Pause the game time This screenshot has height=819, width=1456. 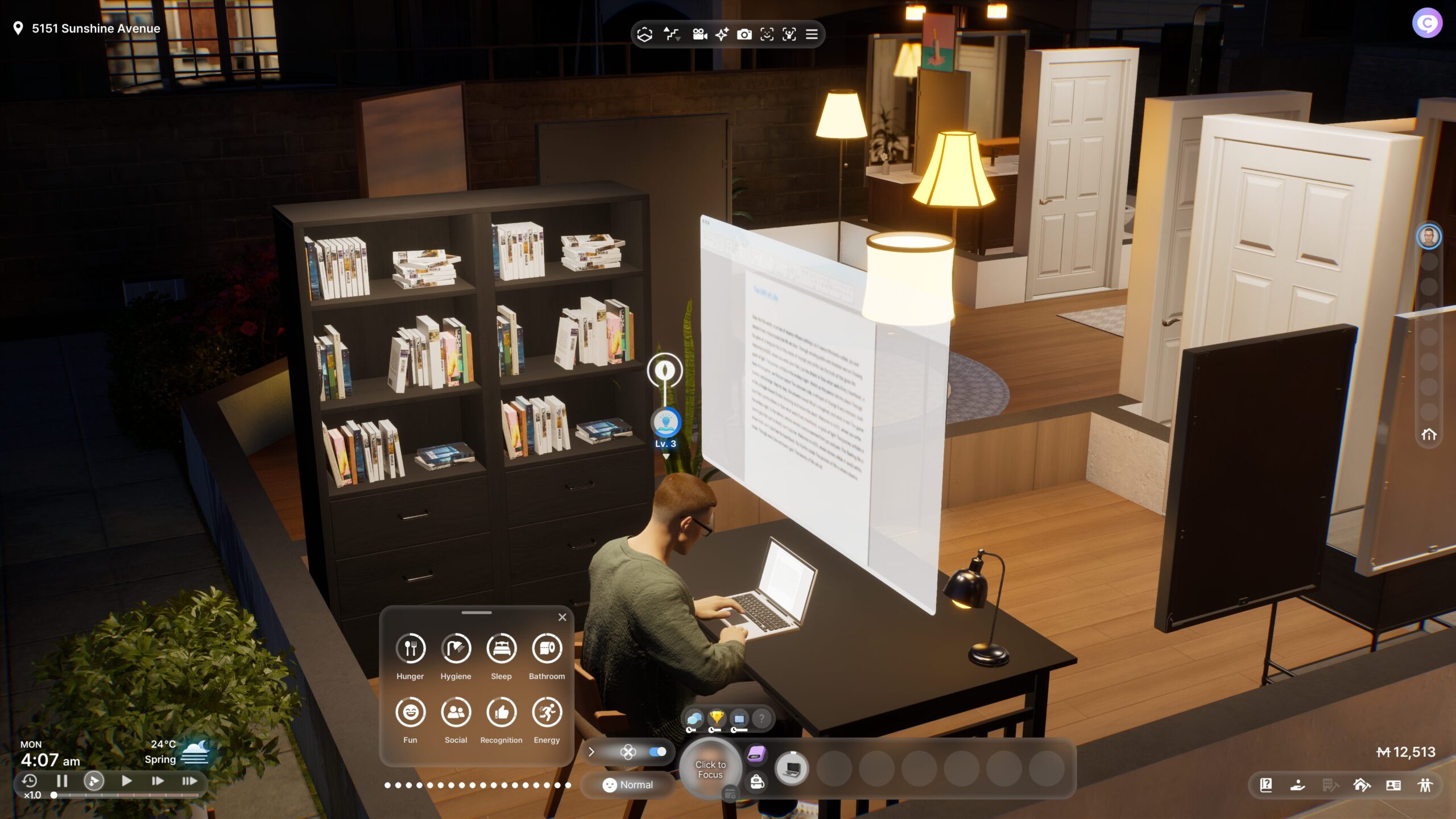[62, 781]
